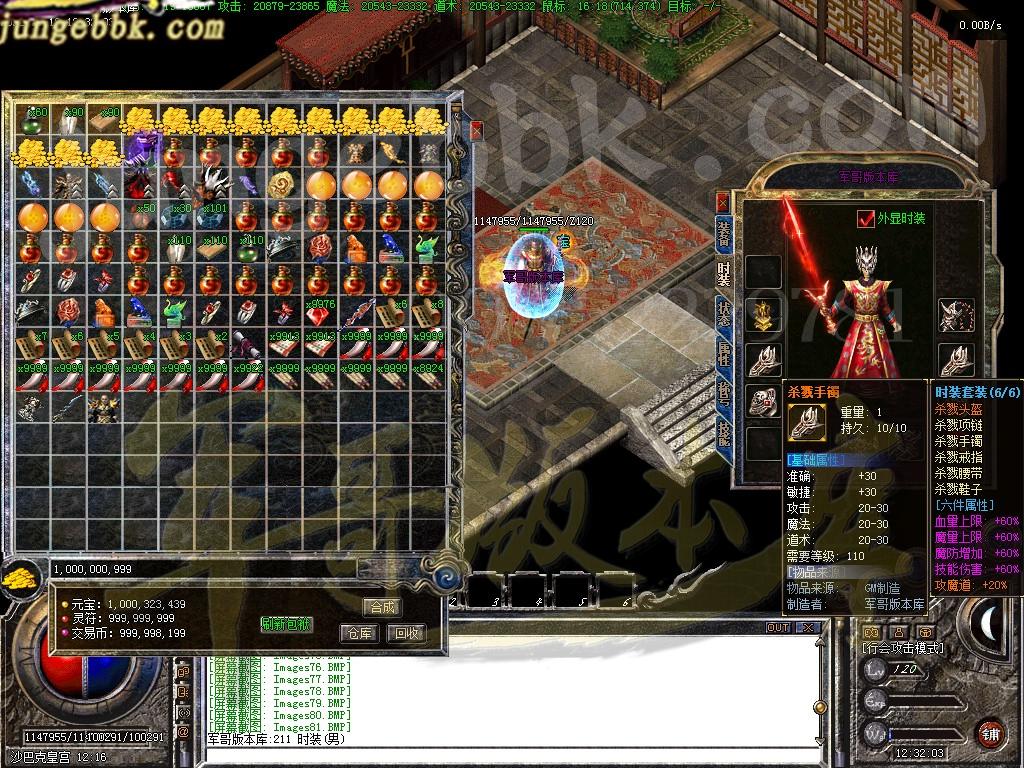The width and height of the screenshot is (1024, 768).
Task: Toggle the 外显时装 checkbox
Action: click(866, 218)
